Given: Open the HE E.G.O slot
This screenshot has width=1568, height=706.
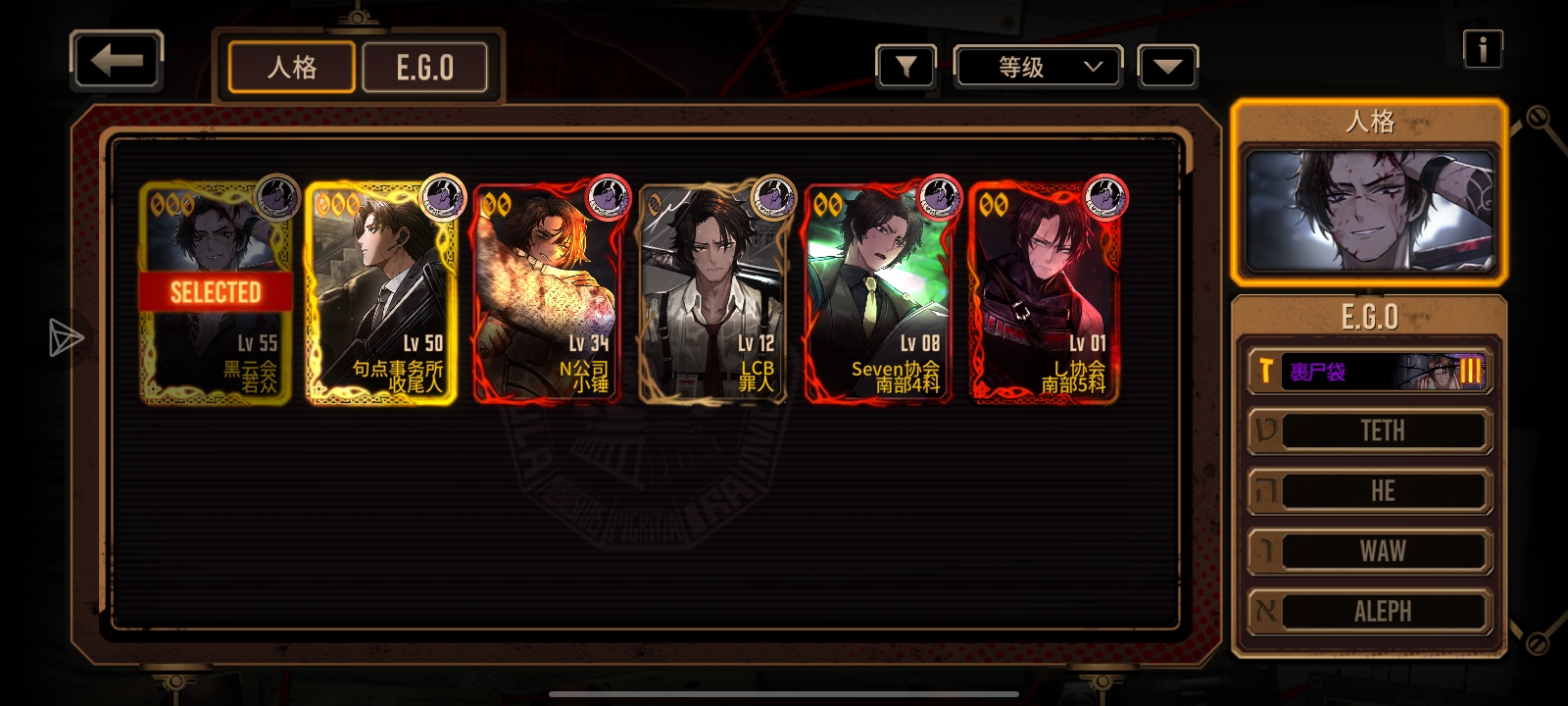Looking at the screenshot, I should point(1369,491).
